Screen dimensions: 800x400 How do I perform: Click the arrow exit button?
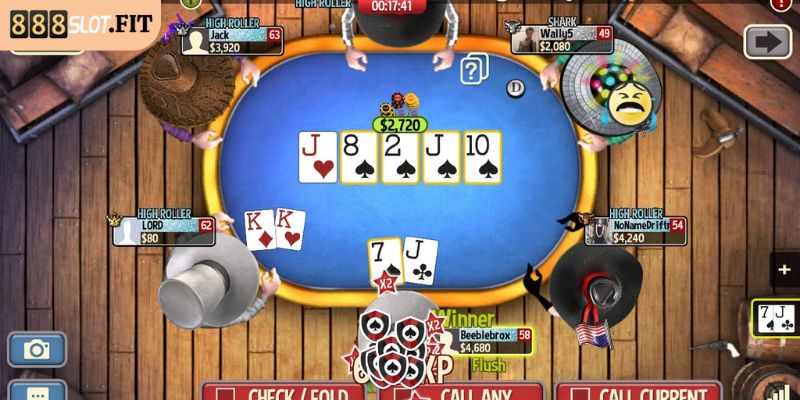point(768,42)
